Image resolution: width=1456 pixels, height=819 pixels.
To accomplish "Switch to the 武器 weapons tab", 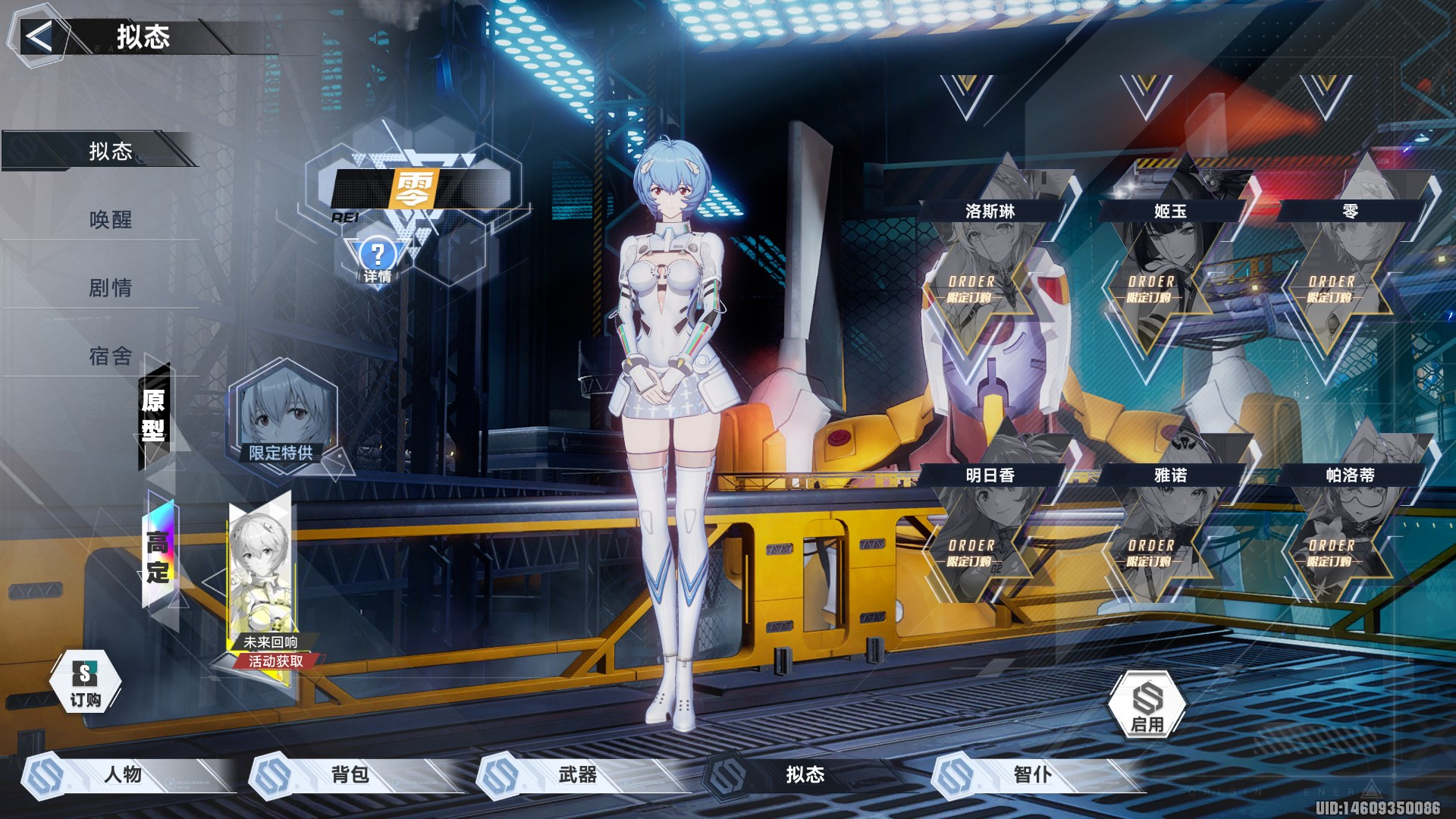I will point(578,775).
